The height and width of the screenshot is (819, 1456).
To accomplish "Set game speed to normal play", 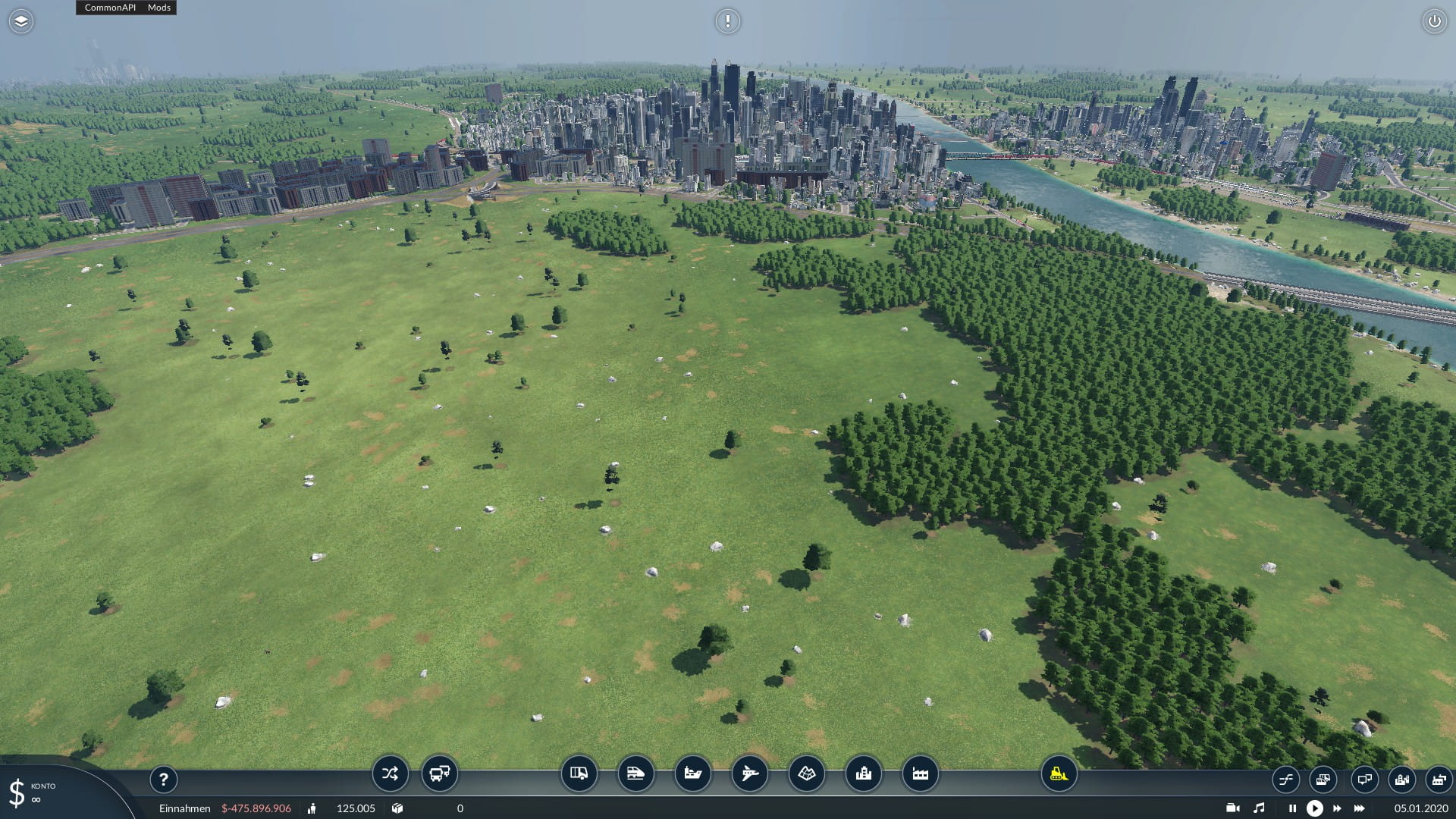I will click(x=1314, y=808).
